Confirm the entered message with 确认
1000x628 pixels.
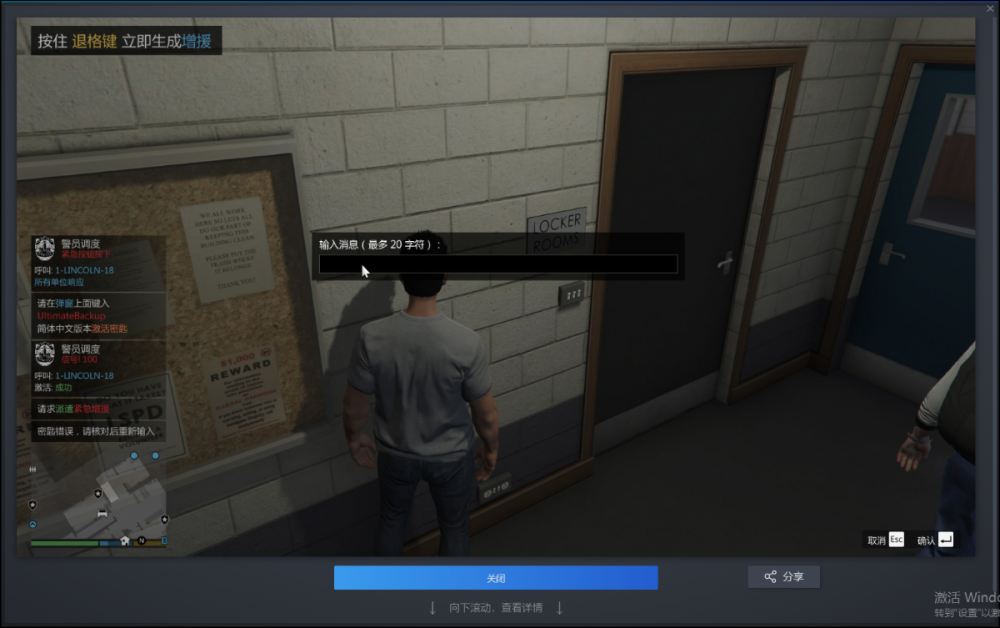tap(934, 540)
